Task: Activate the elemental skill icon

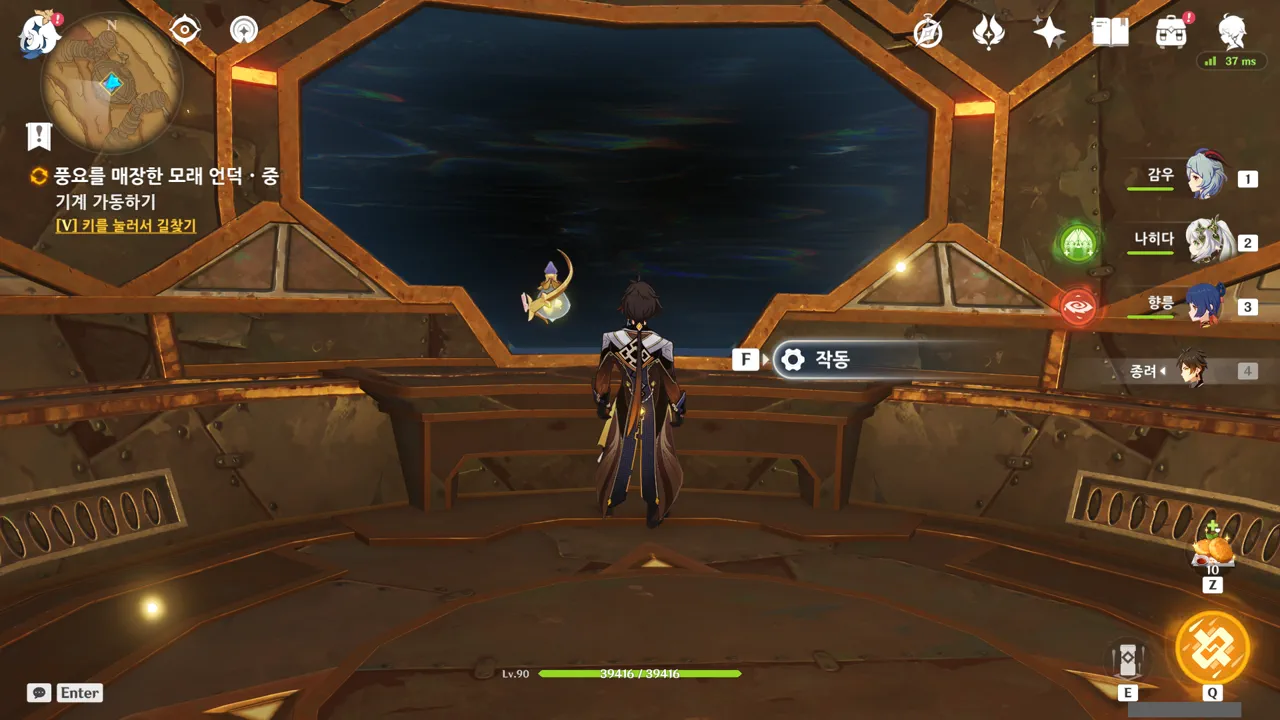Action: tap(1127, 659)
